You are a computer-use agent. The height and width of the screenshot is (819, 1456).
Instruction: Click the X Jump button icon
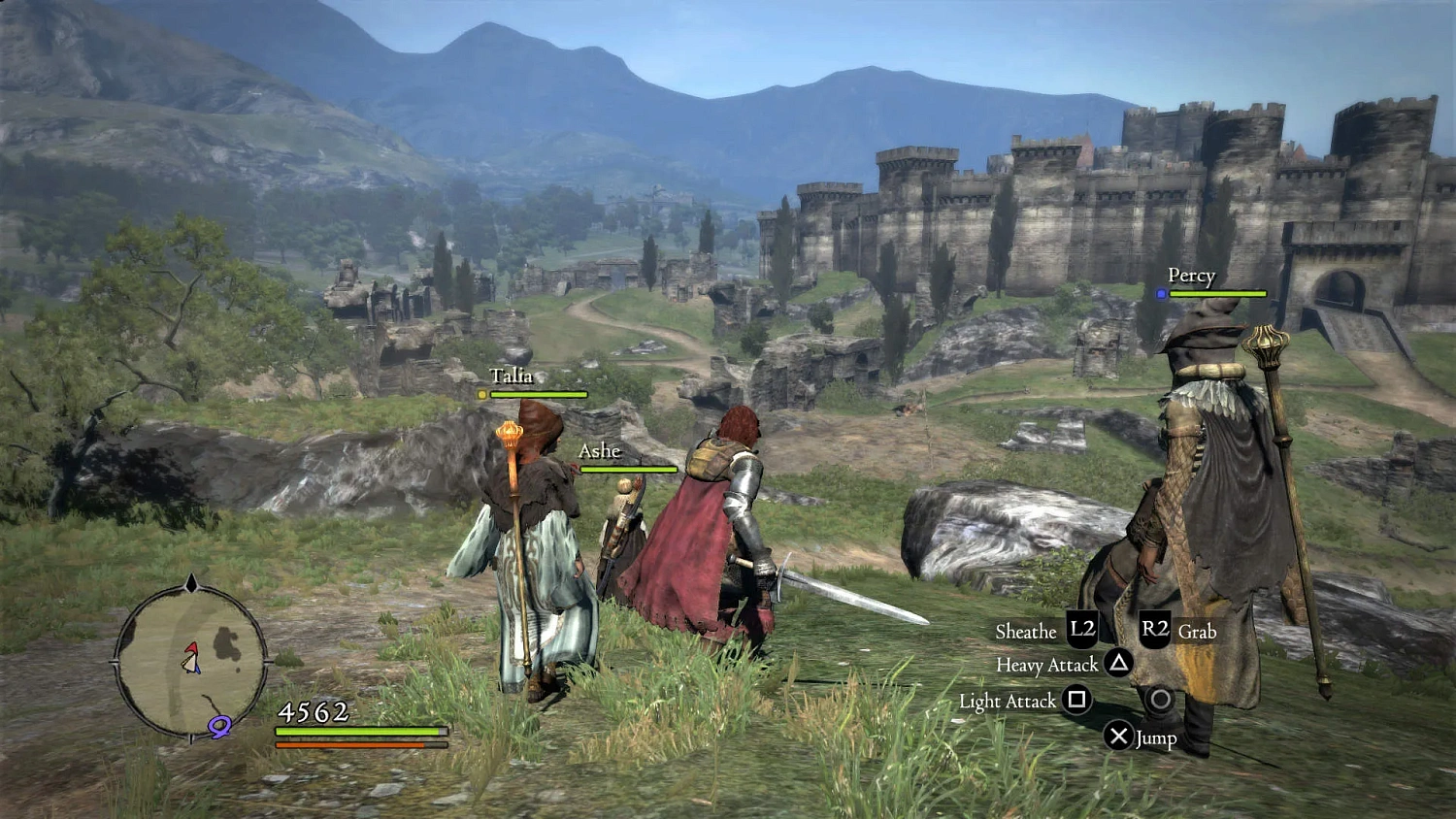1118,737
